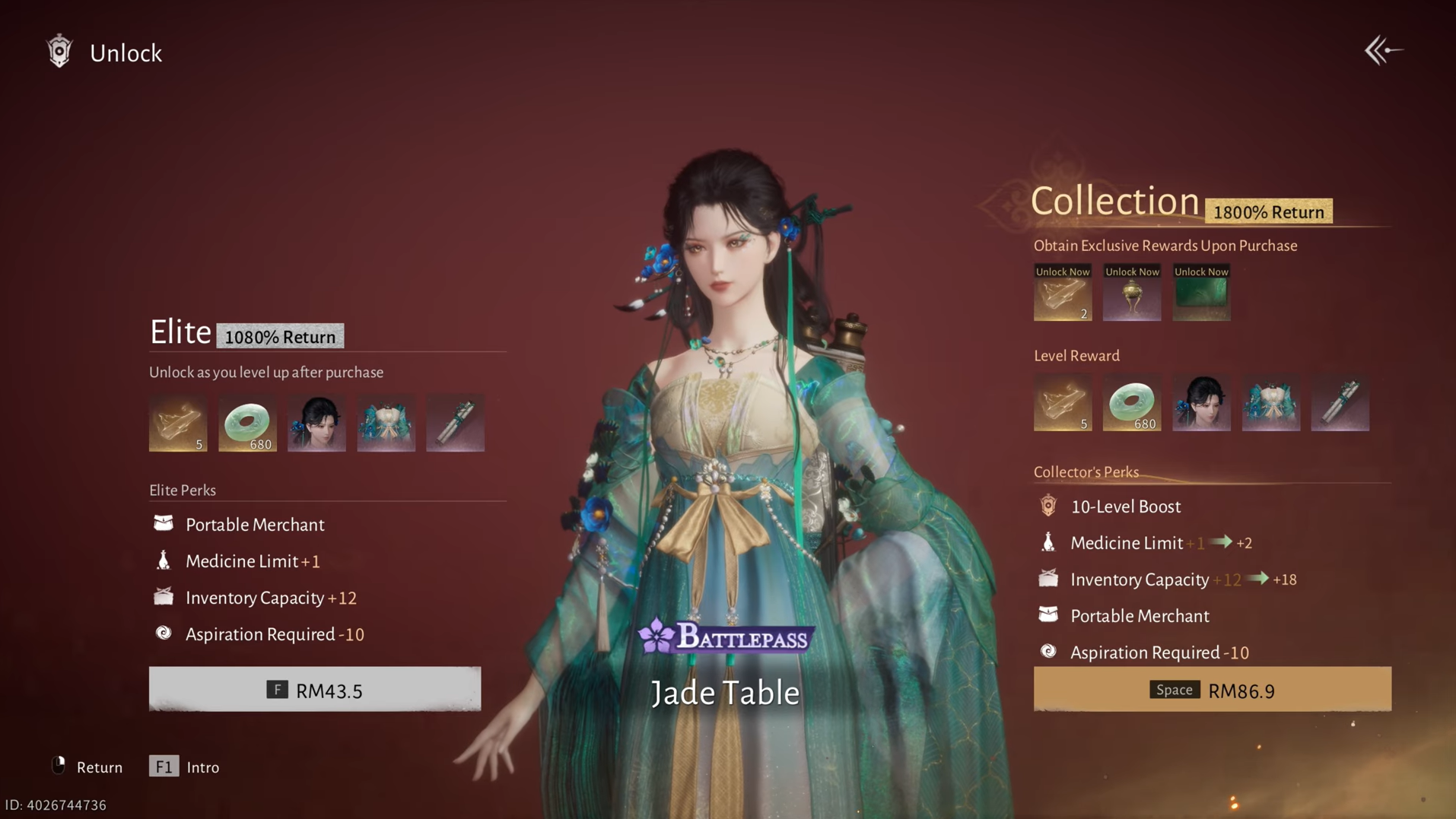Image resolution: width=1456 pixels, height=819 pixels.
Task: Select the Collection weapon skin level reward
Action: (1340, 403)
